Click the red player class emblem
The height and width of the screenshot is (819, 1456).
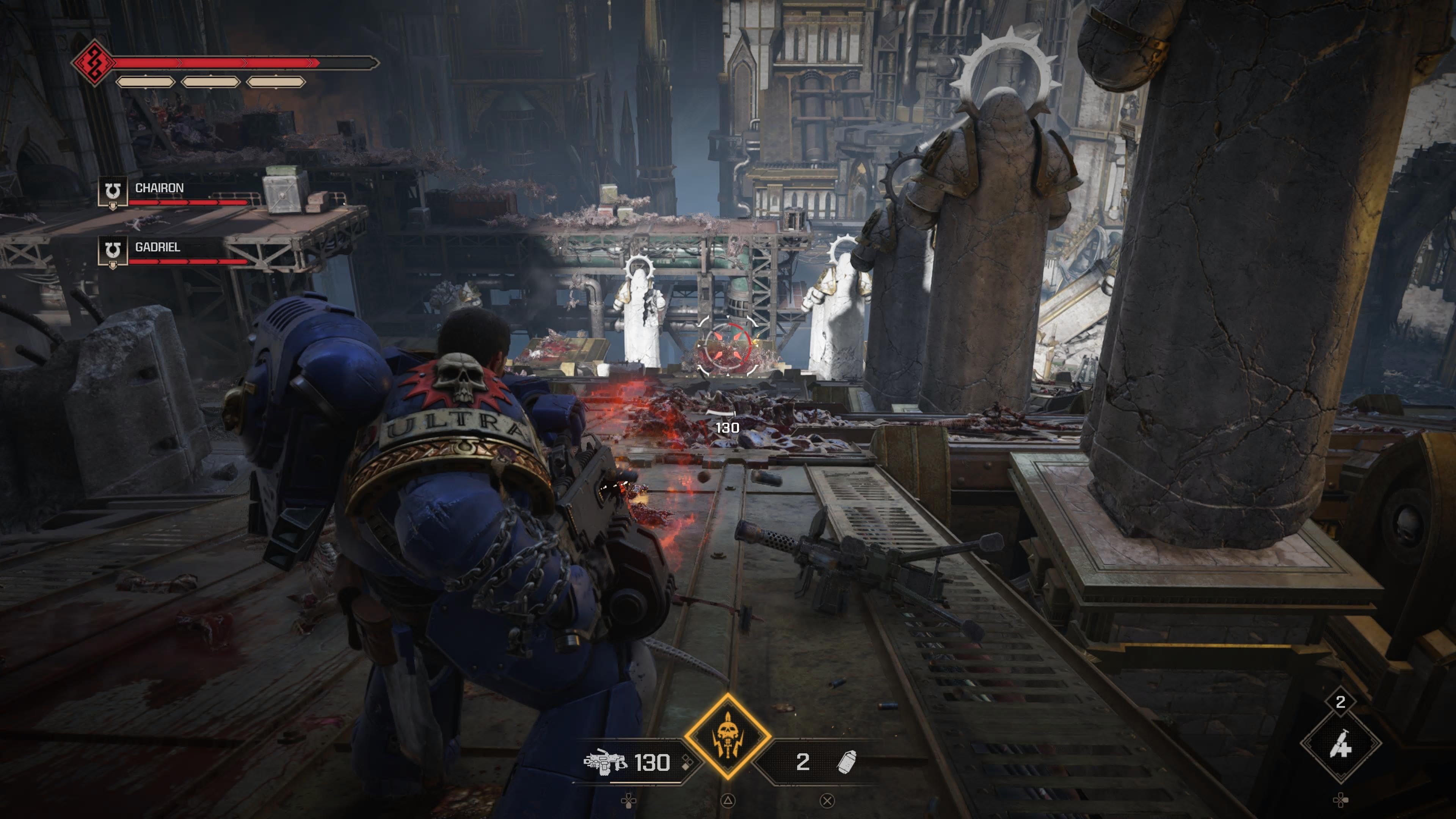tap(93, 62)
